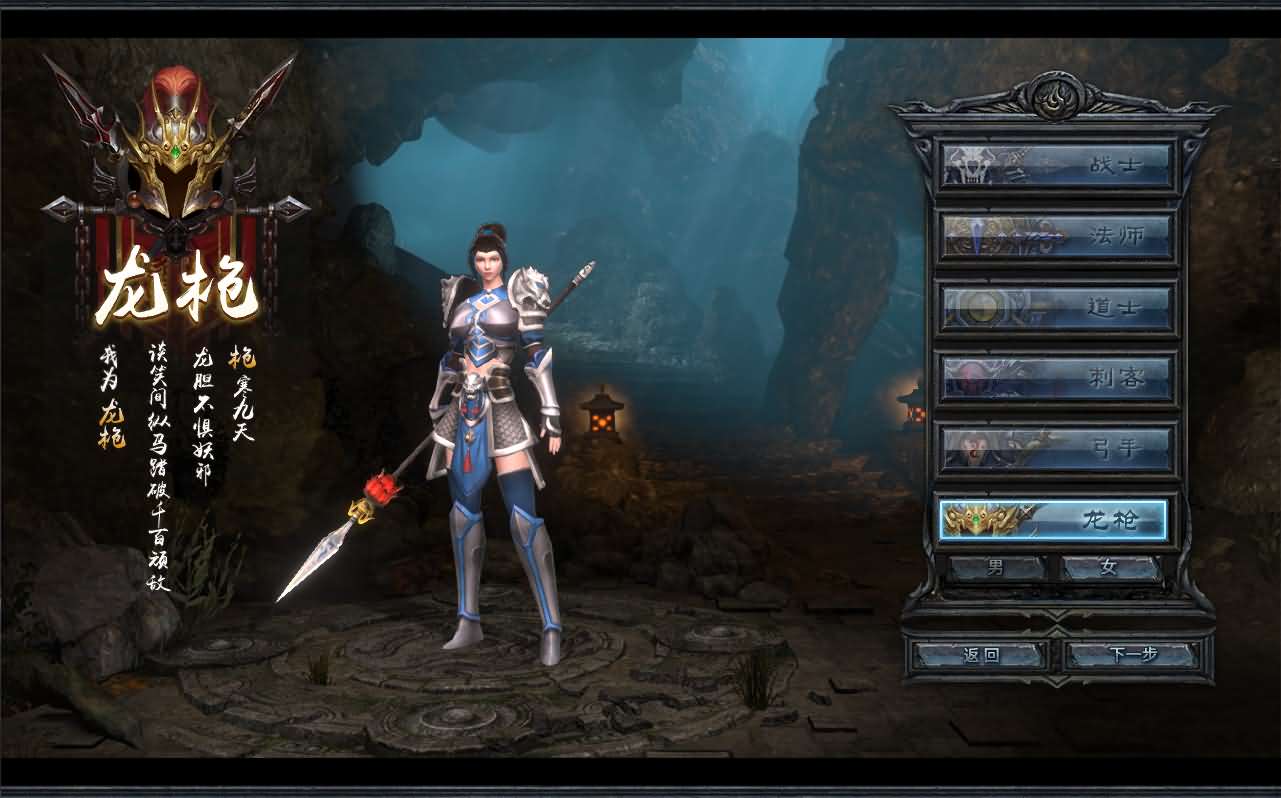1281x798 pixels.
Task: Pick the 道士 (Taoist) class
Action: click(x=1056, y=307)
